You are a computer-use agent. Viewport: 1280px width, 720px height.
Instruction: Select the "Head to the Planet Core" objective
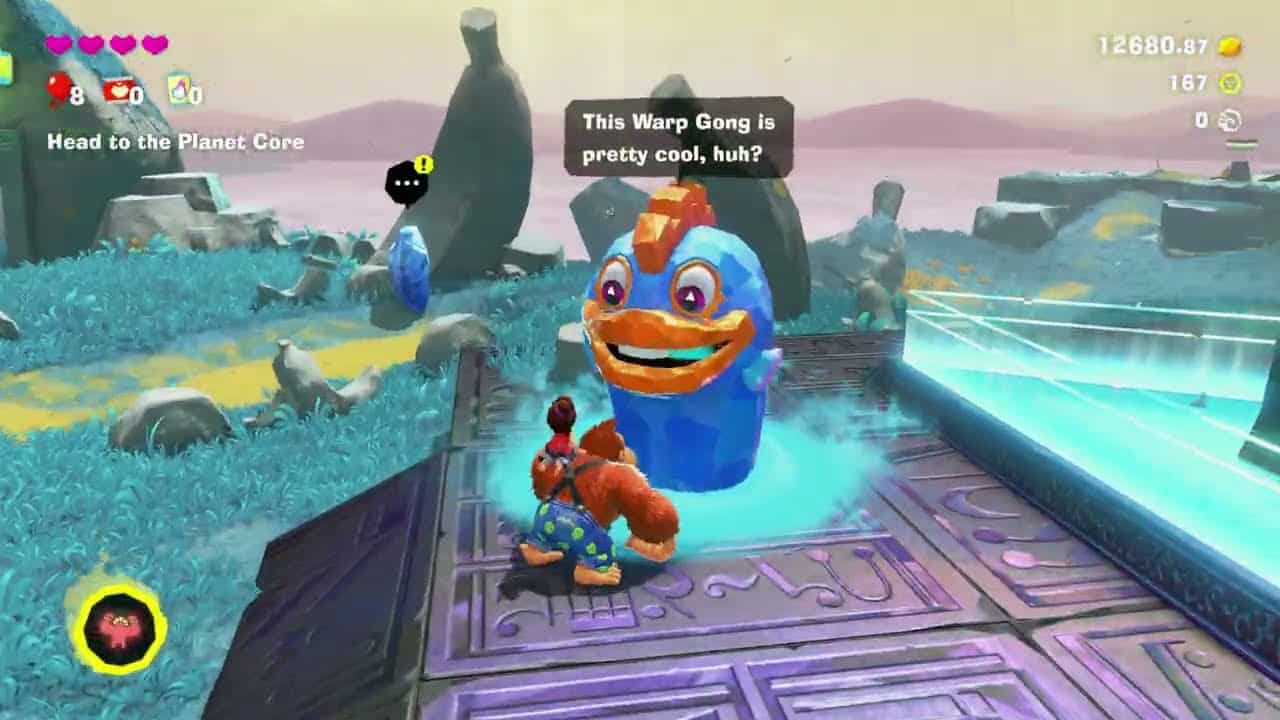175,142
